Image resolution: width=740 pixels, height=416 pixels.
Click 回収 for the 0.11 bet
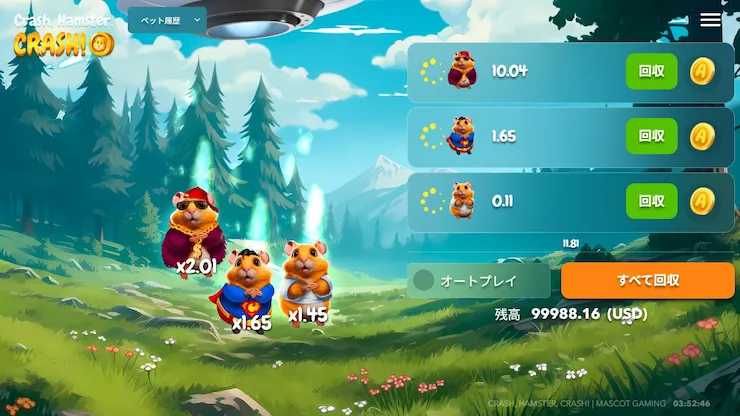tap(651, 201)
